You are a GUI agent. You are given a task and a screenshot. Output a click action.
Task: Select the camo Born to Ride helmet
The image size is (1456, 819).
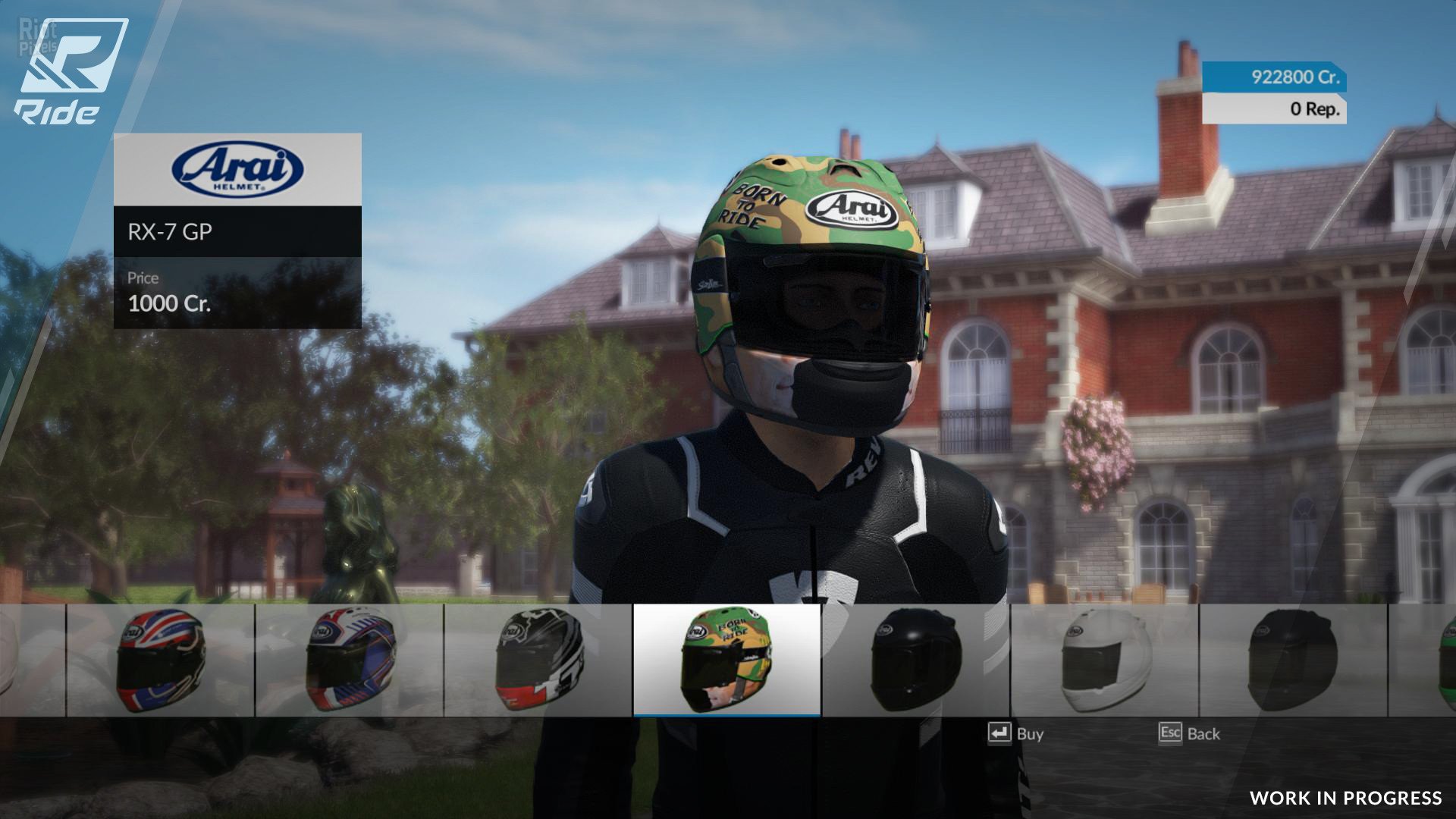(x=726, y=660)
